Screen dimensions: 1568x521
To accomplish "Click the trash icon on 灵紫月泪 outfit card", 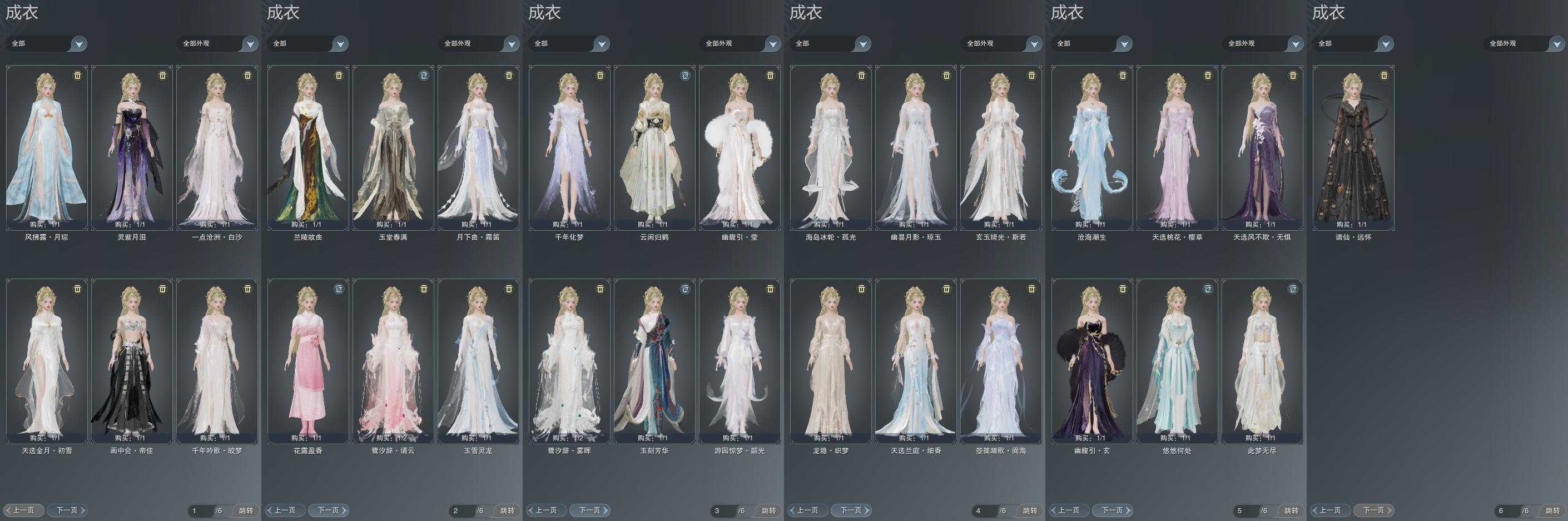I will click(161, 75).
